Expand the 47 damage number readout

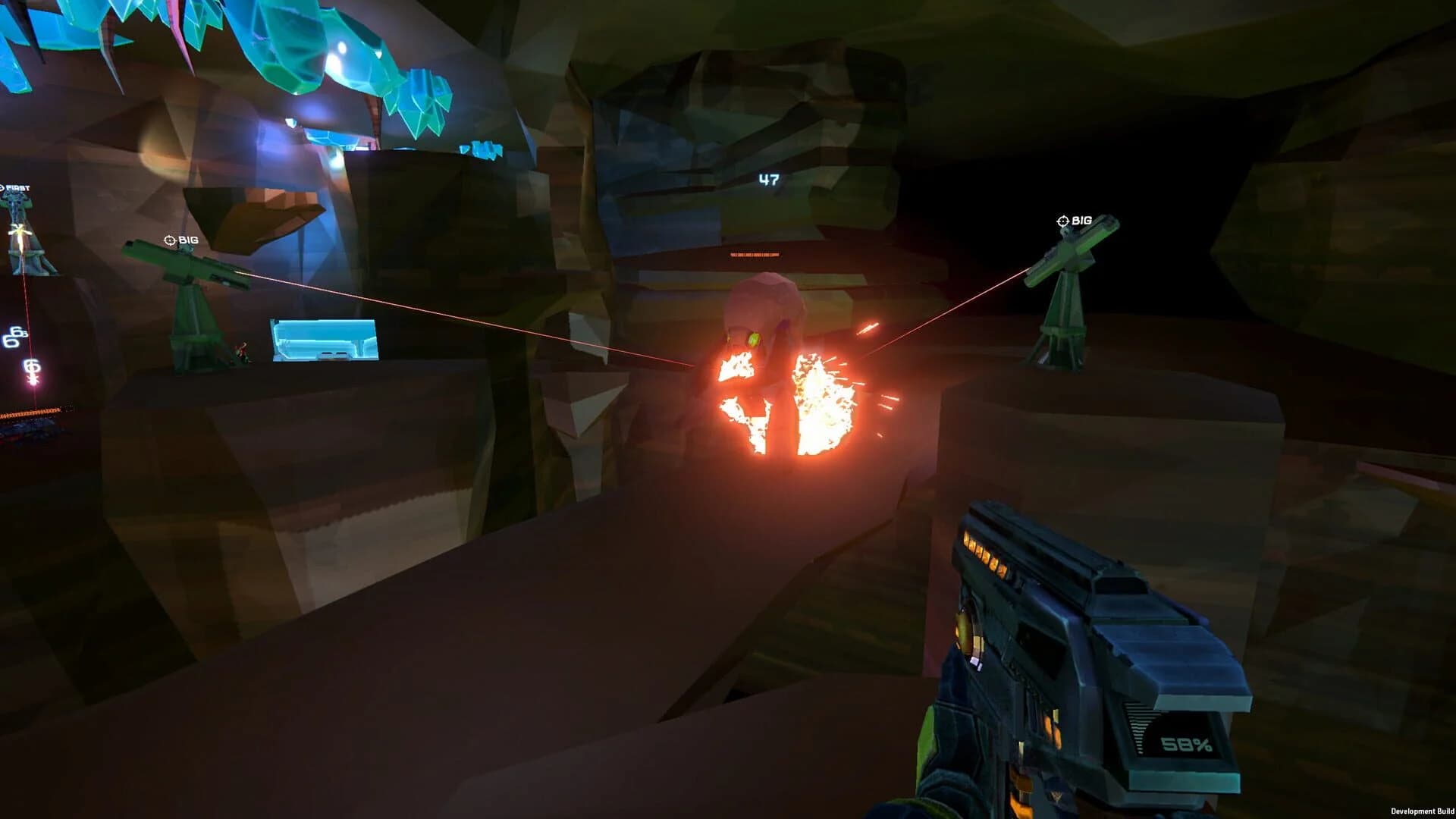pyautogui.click(x=768, y=178)
